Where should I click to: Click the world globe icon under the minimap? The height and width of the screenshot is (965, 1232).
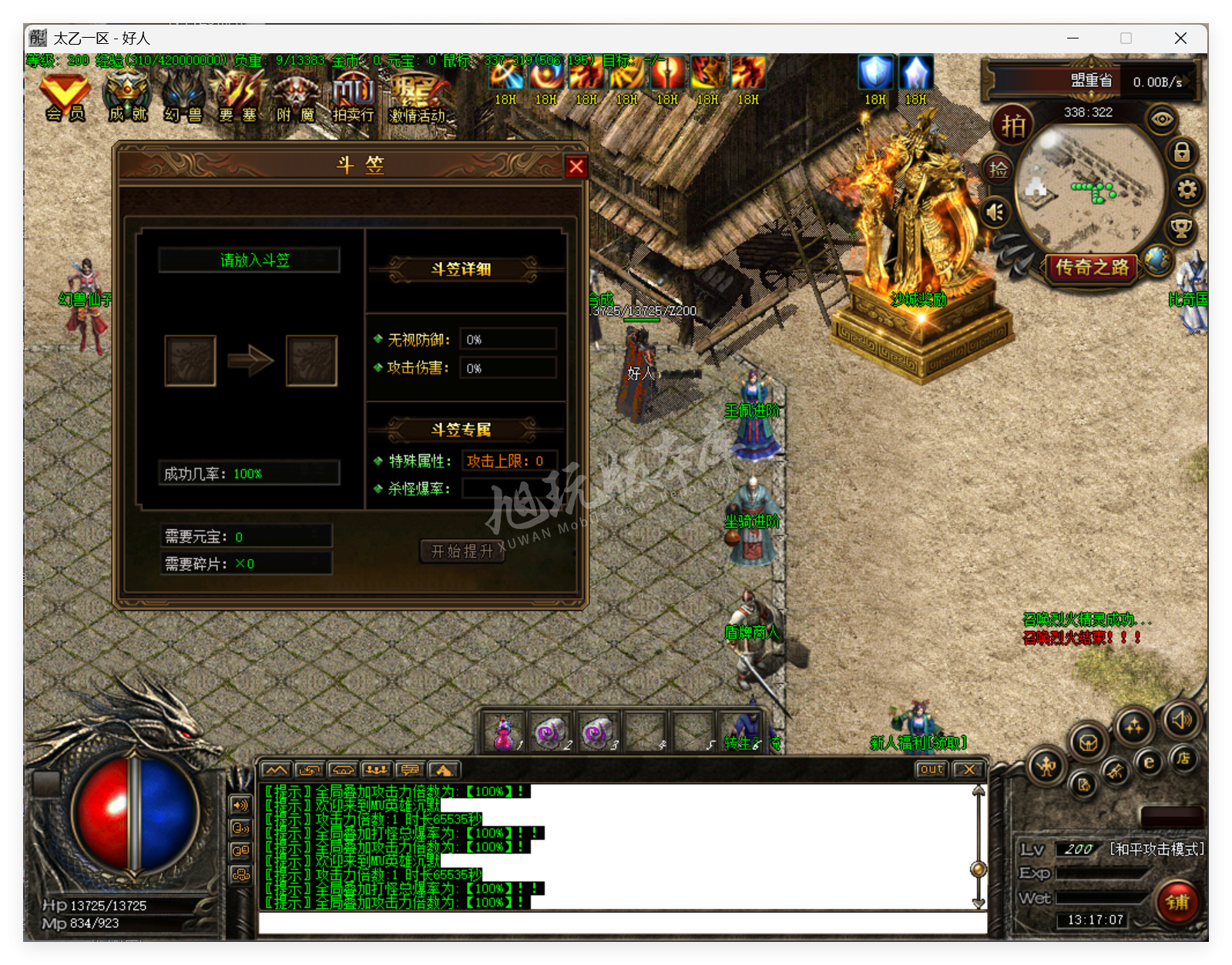pyautogui.click(x=1158, y=260)
